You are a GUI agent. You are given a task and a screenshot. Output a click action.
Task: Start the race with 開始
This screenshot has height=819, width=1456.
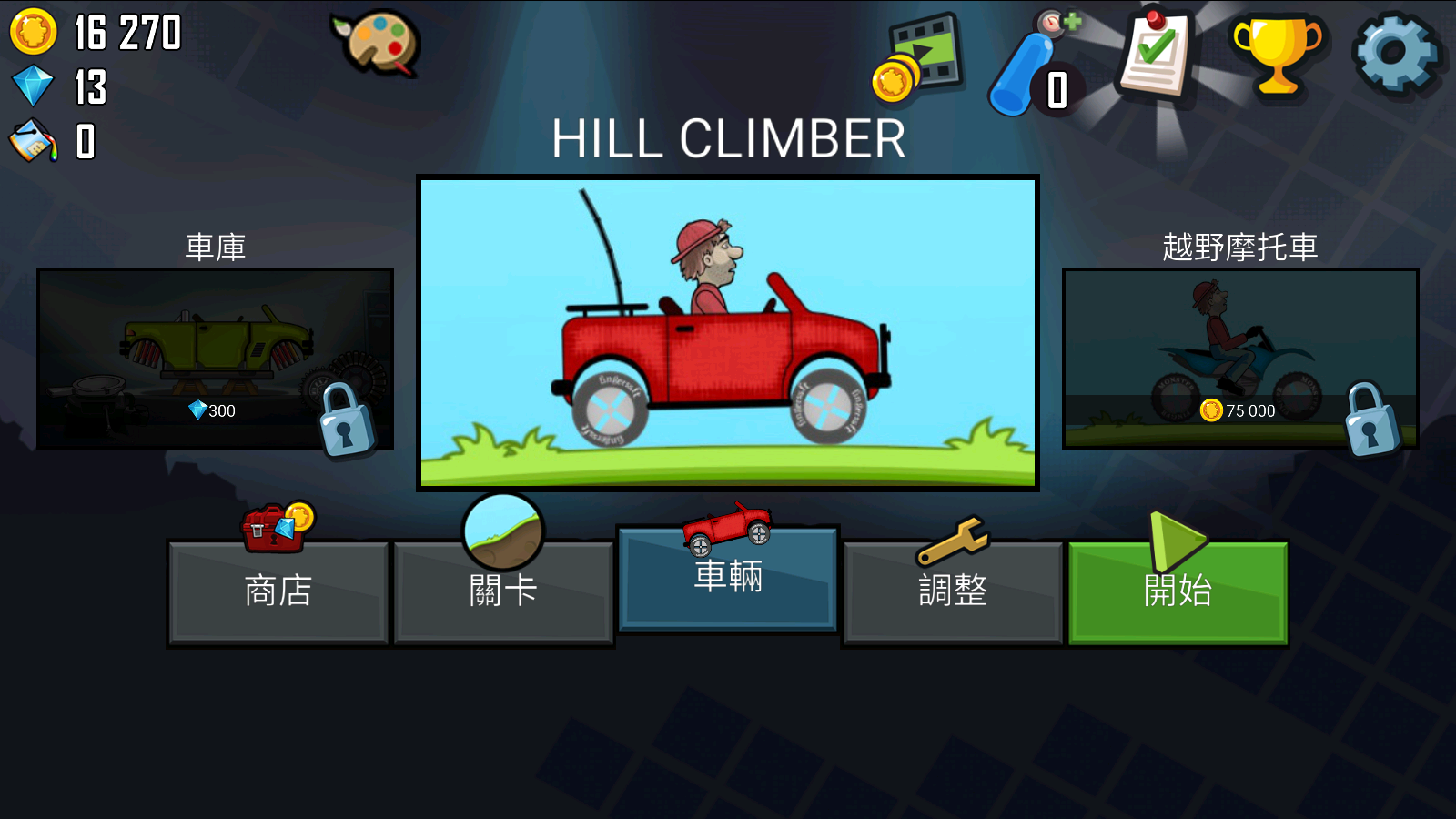point(1178,591)
